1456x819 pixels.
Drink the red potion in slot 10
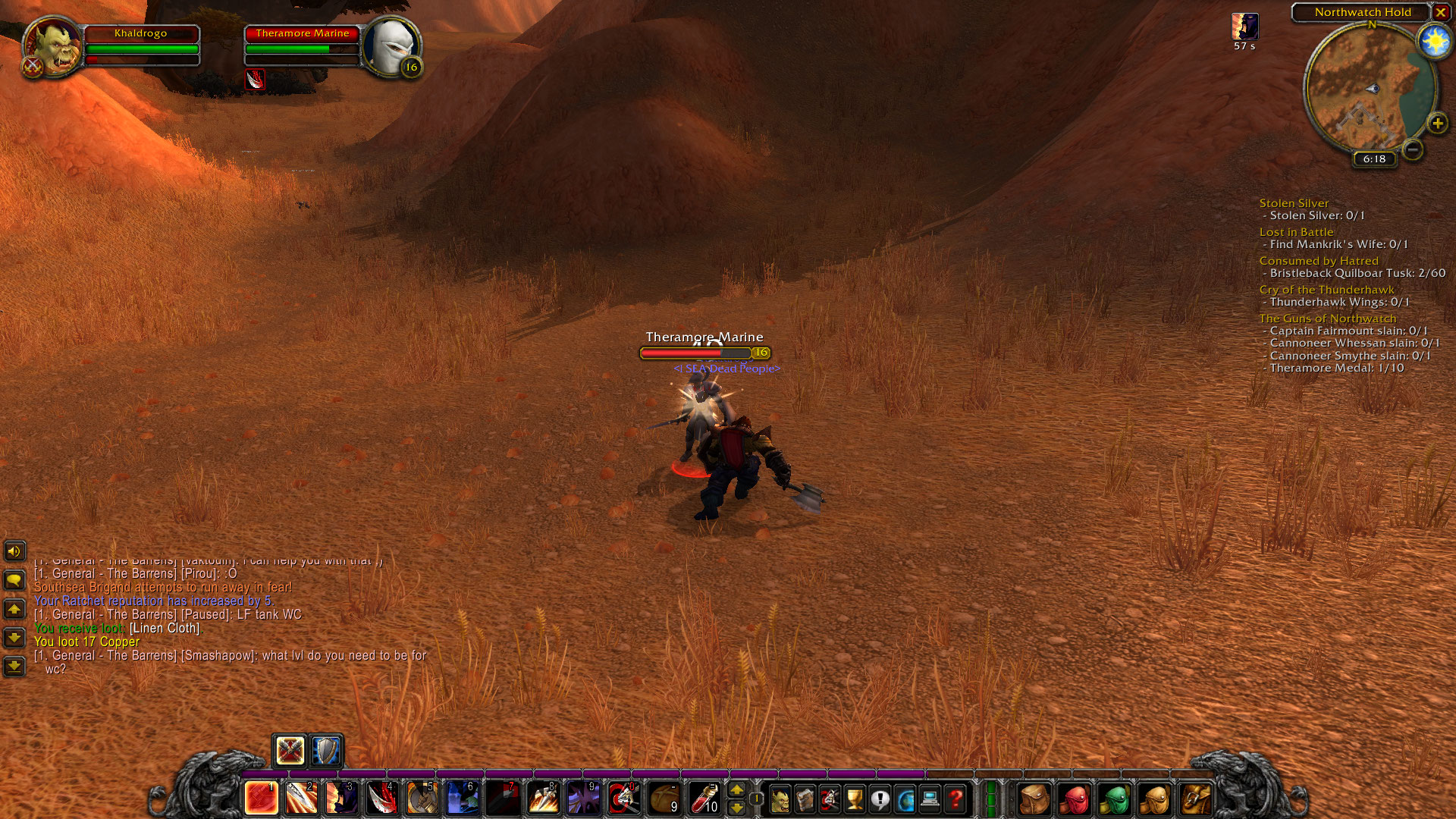click(x=707, y=798)
